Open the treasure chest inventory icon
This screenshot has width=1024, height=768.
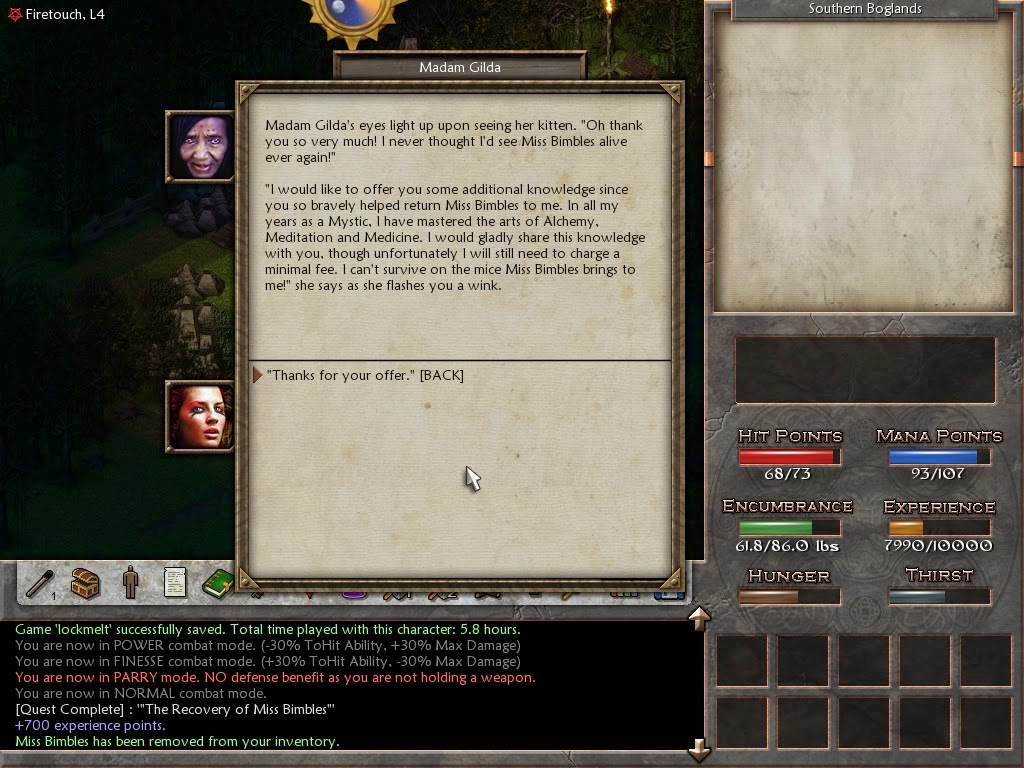point(86,582)
